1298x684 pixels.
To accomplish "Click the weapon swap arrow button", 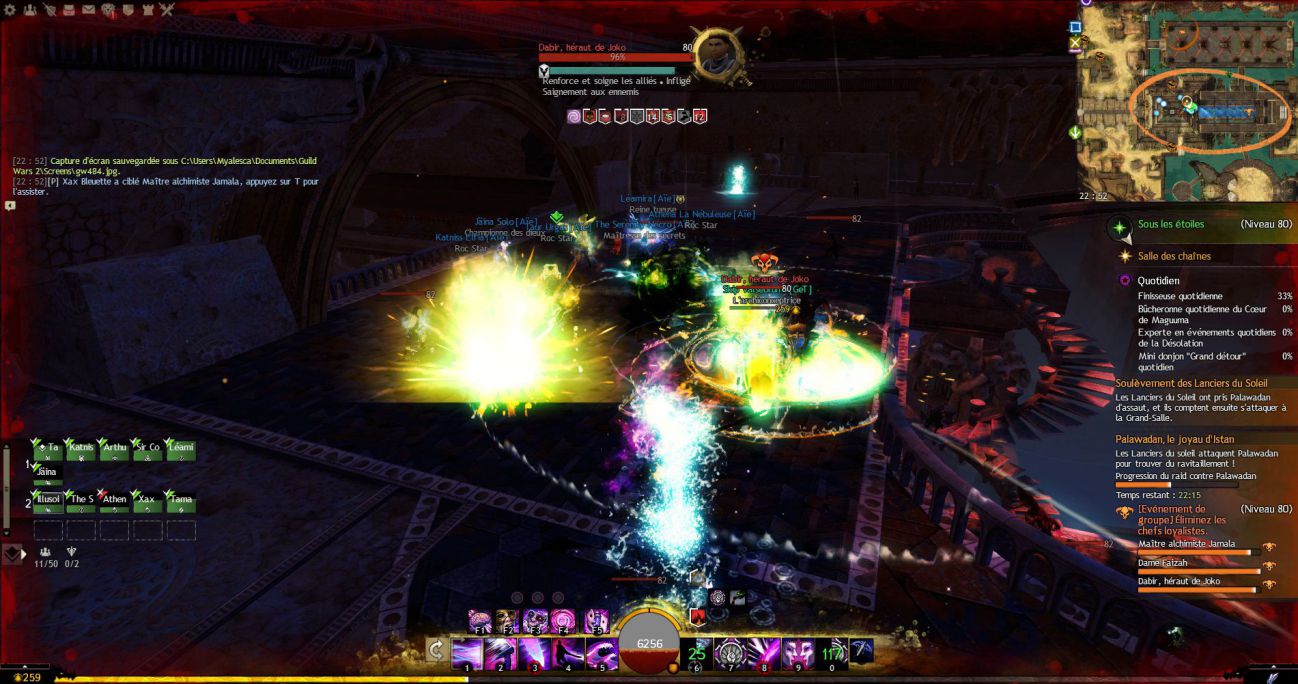I will pos(436,651).
